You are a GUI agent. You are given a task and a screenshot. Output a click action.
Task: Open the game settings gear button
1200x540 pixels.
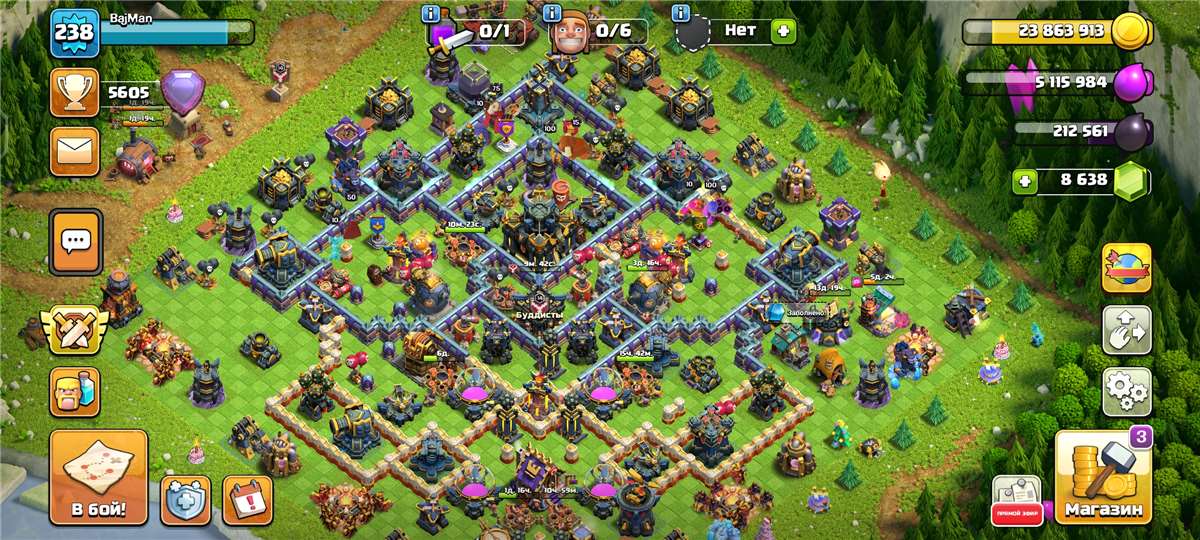tap(1126, 391)
